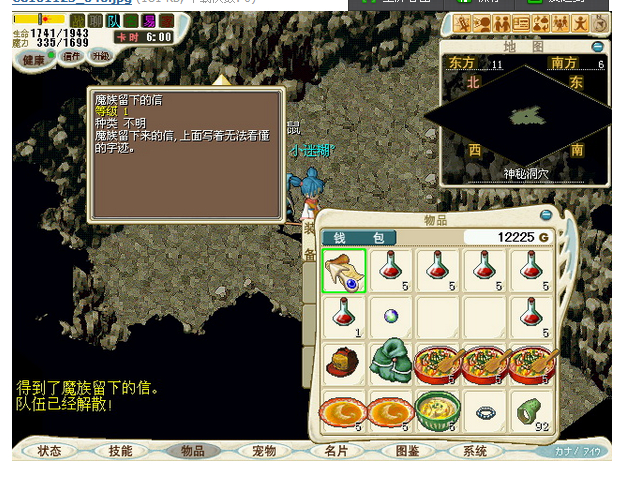Select the small blue-green orb item
This screenshot has width=629, height=484.
tap(391, 316)
